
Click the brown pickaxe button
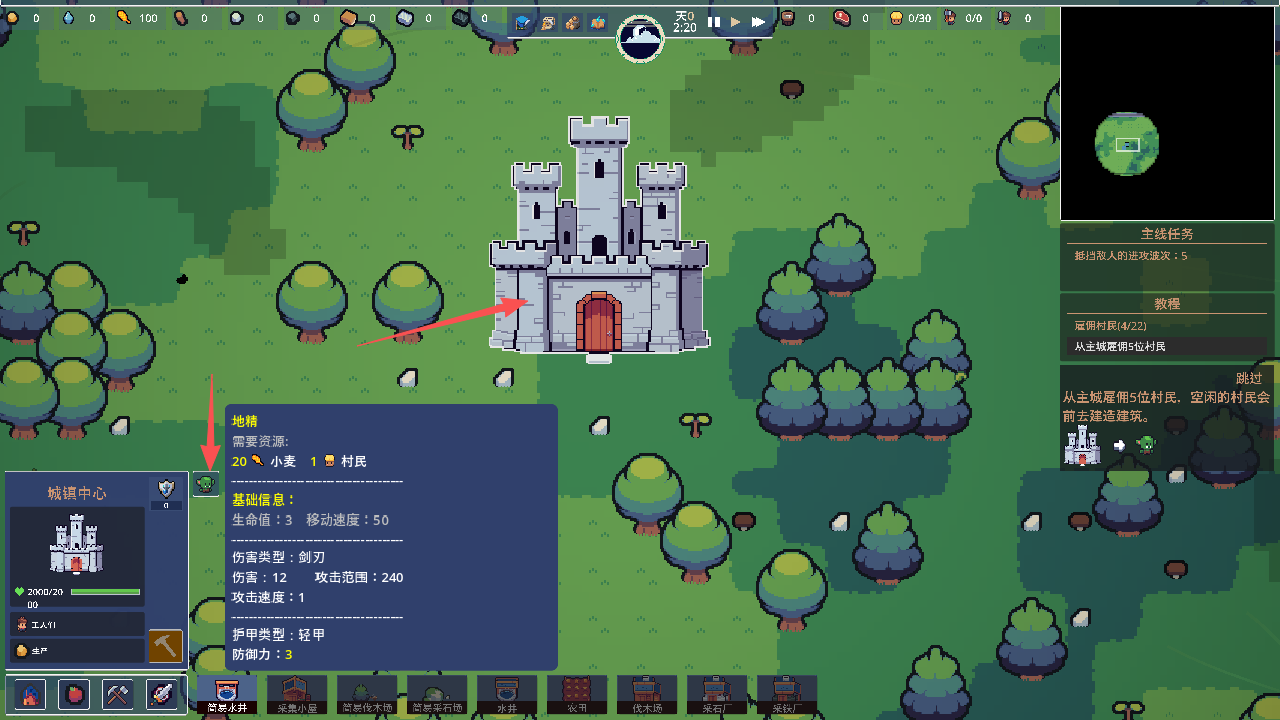[x=165, y=646]
